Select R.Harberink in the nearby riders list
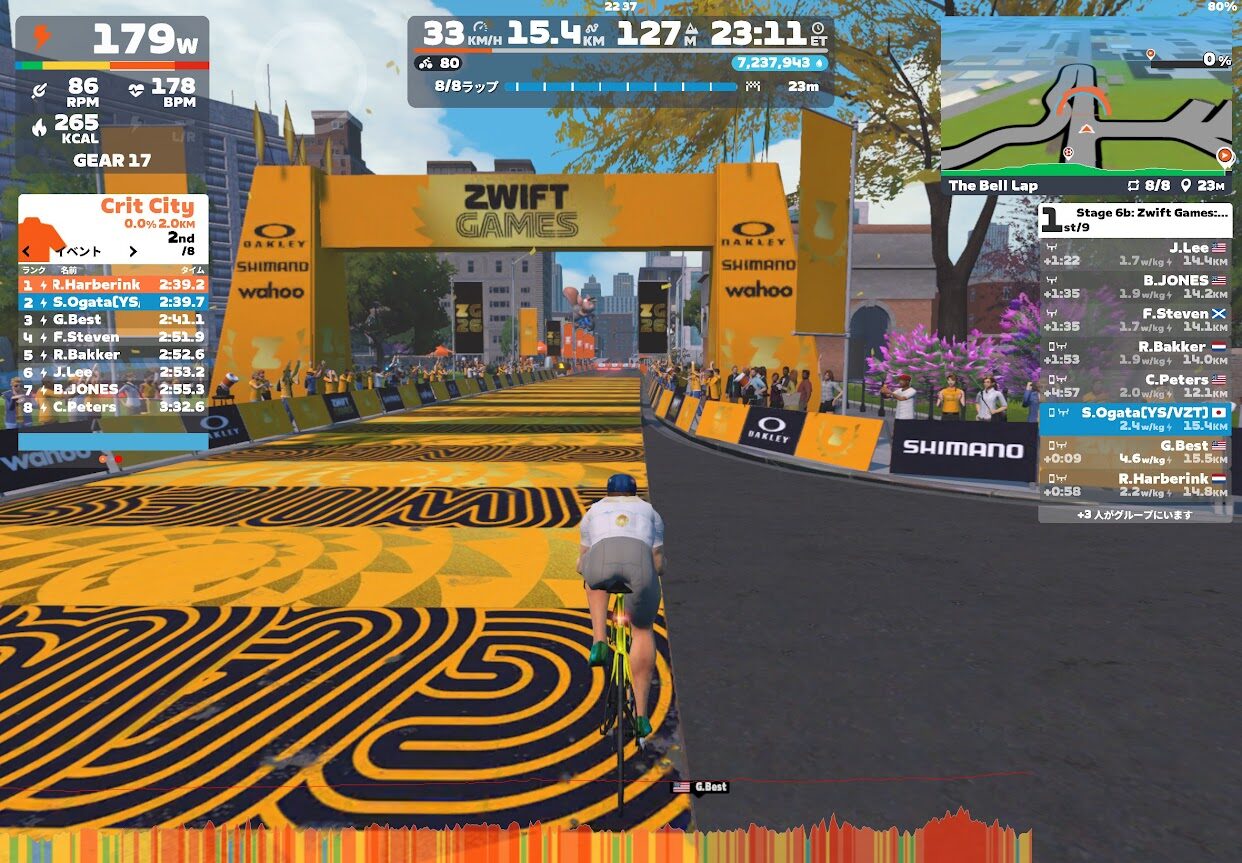Screen dimensions: 1242x863 1135,485
